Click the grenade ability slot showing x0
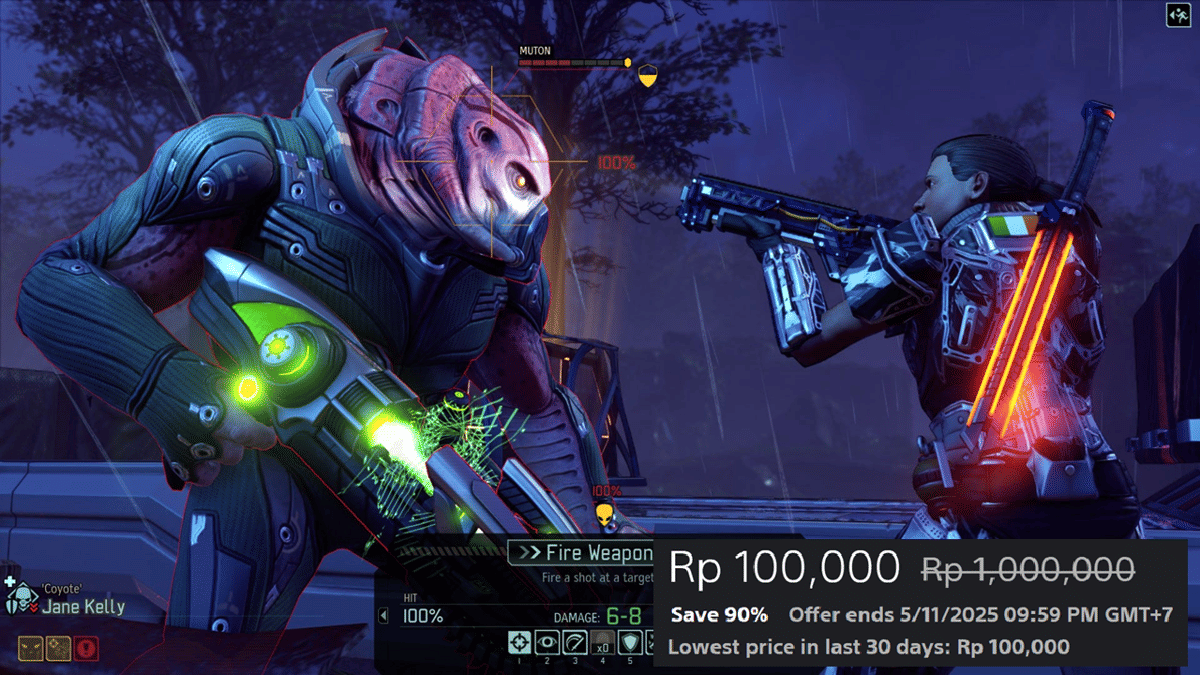The image size is (1200, 675). click(x=602, y=642)
